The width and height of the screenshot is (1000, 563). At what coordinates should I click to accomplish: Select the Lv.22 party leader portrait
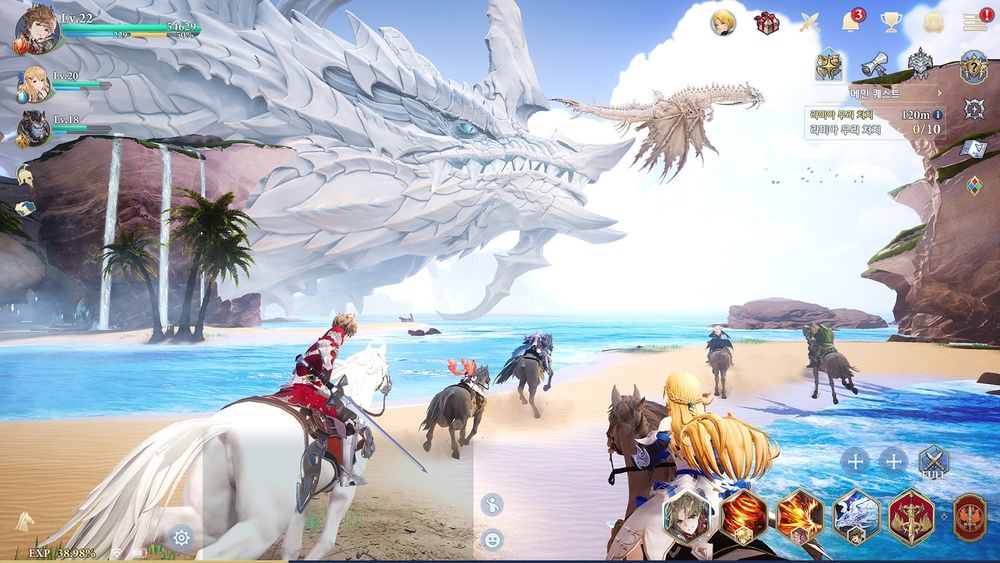point(37,30)
